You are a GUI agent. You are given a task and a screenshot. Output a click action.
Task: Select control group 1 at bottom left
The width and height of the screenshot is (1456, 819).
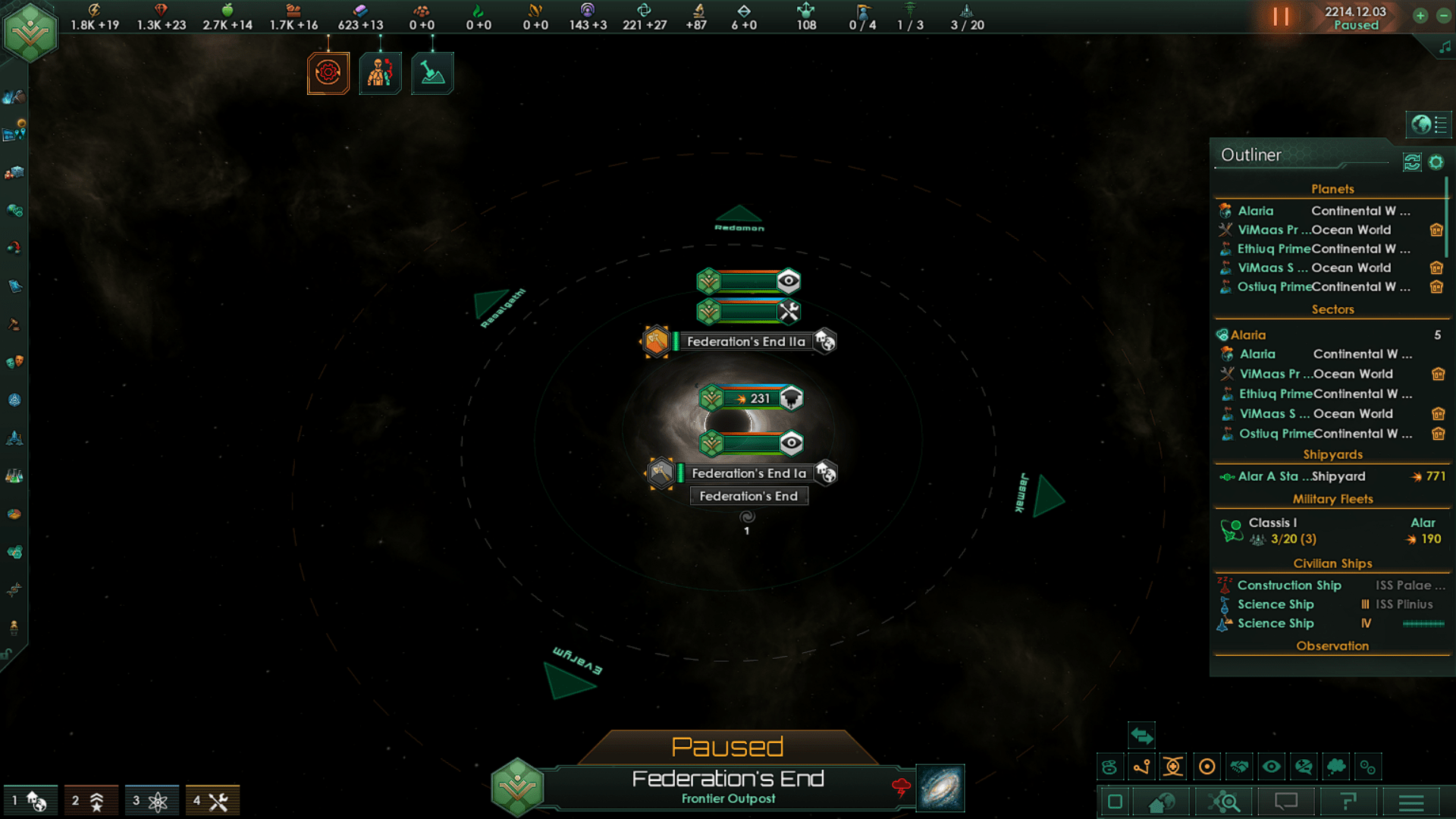pos(30,800)
